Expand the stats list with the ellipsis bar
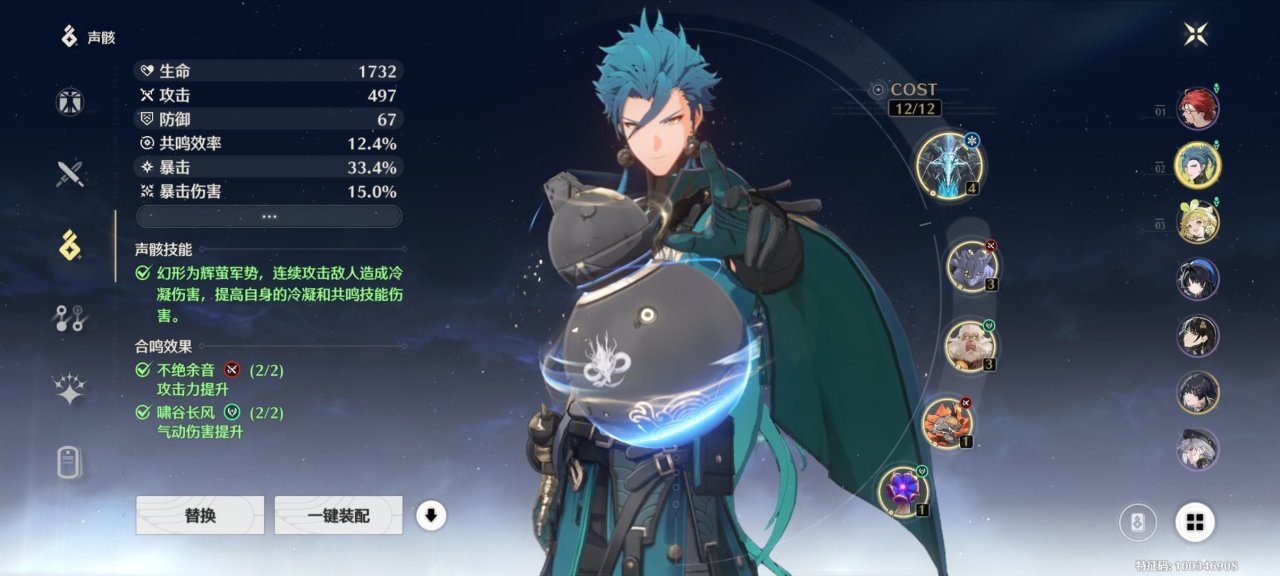This screenshot has height=576, width=1280. [x=269, y=216]
